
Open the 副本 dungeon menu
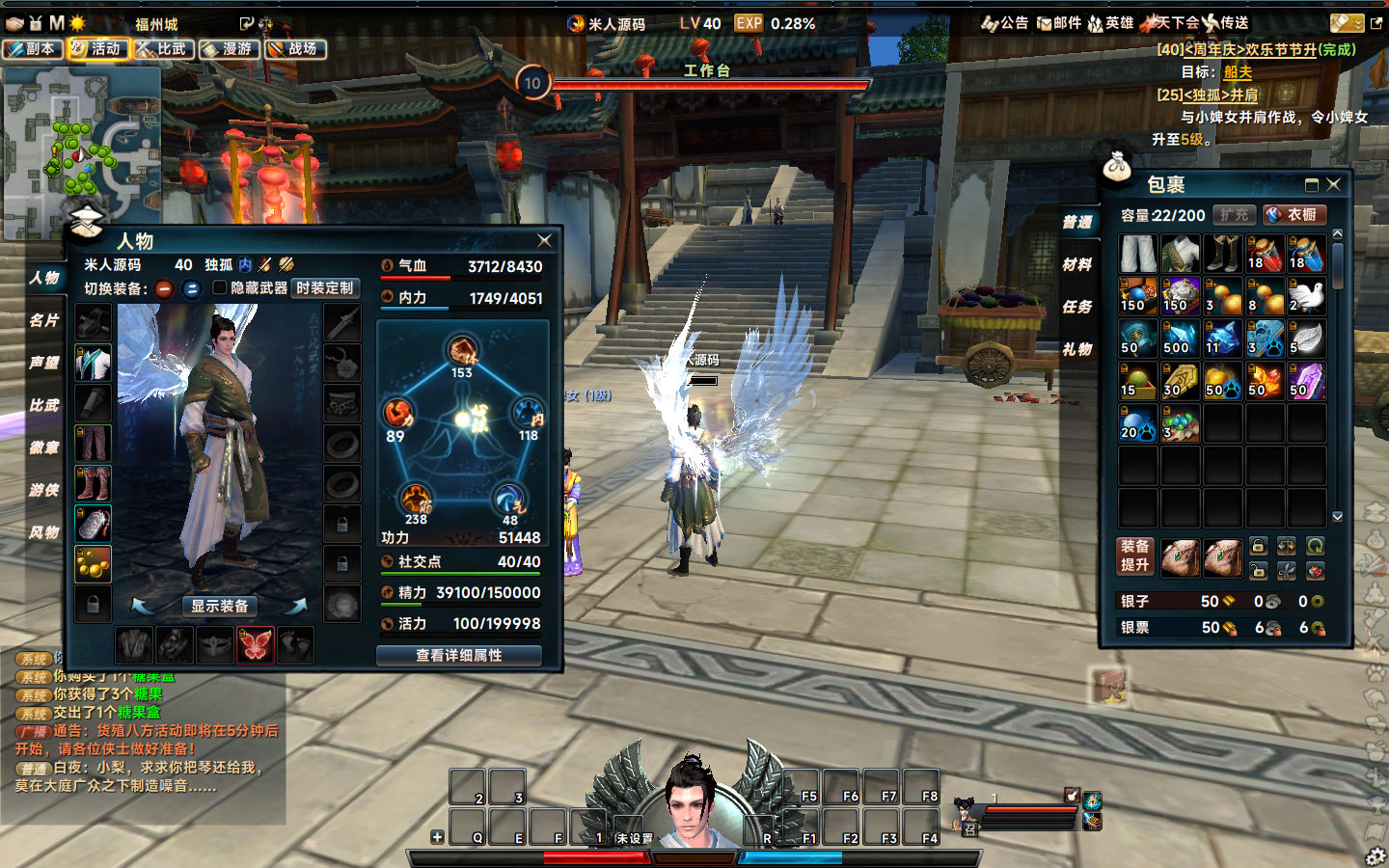(x=33, y=48)
